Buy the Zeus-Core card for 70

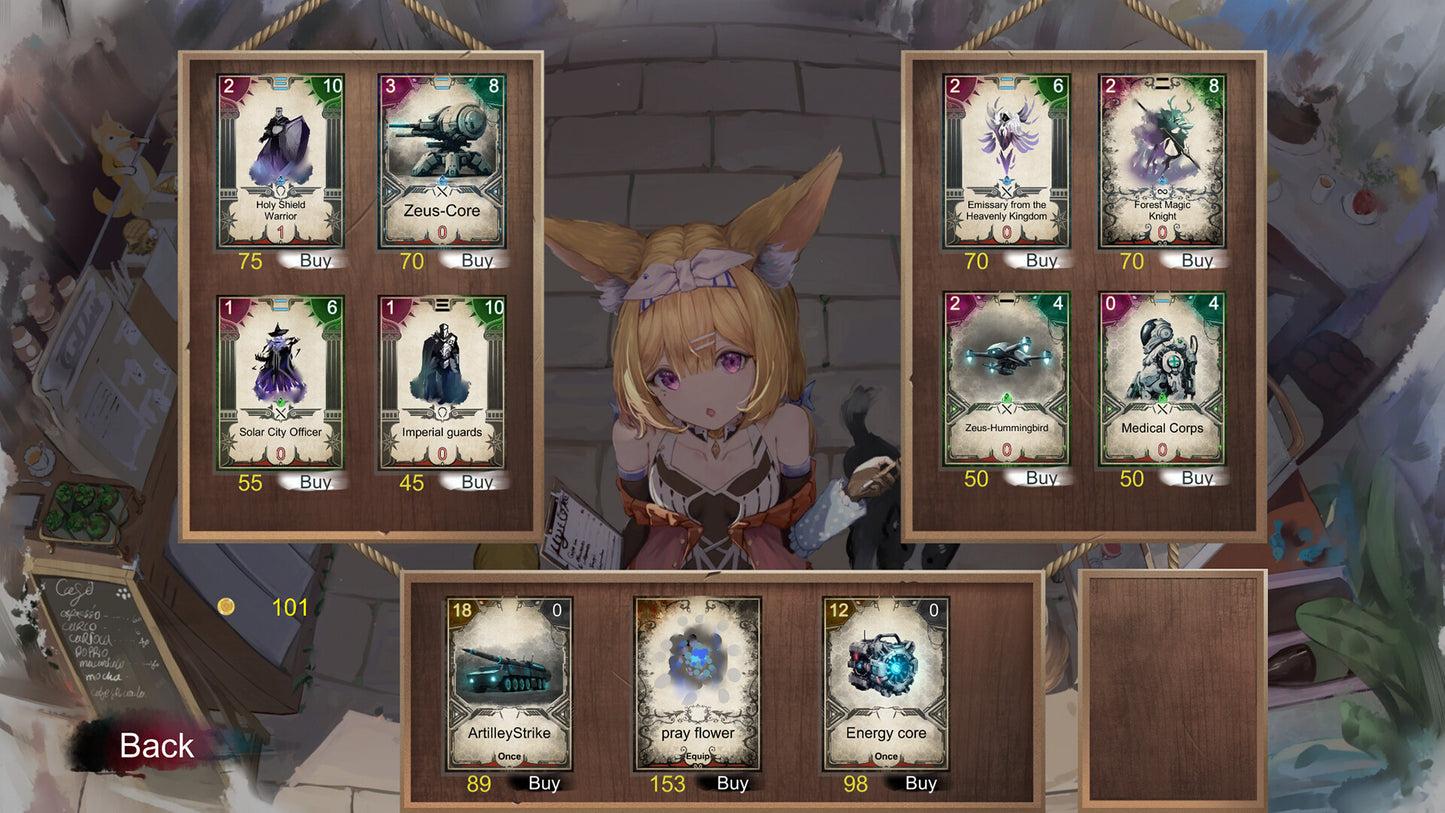click(x=477, y=261)
